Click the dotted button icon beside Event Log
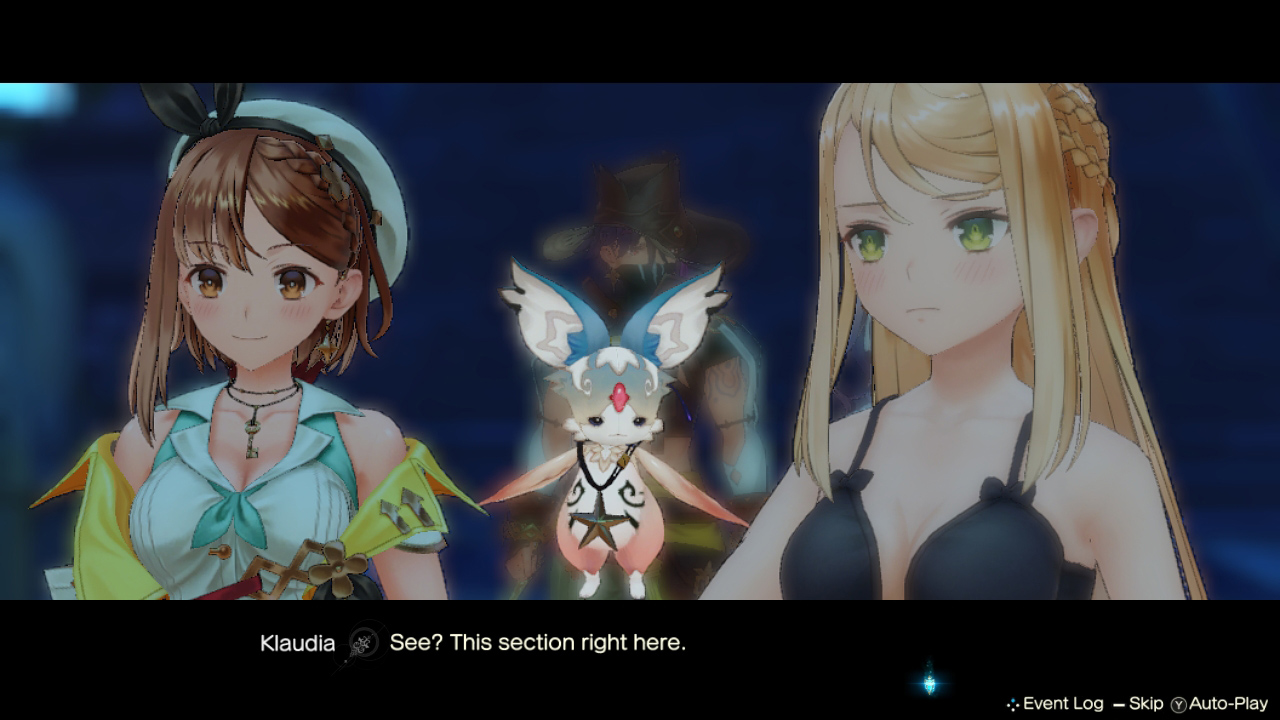This screenshot has height=720, width=1280. pyautogui.click(x=1011, y=702)
